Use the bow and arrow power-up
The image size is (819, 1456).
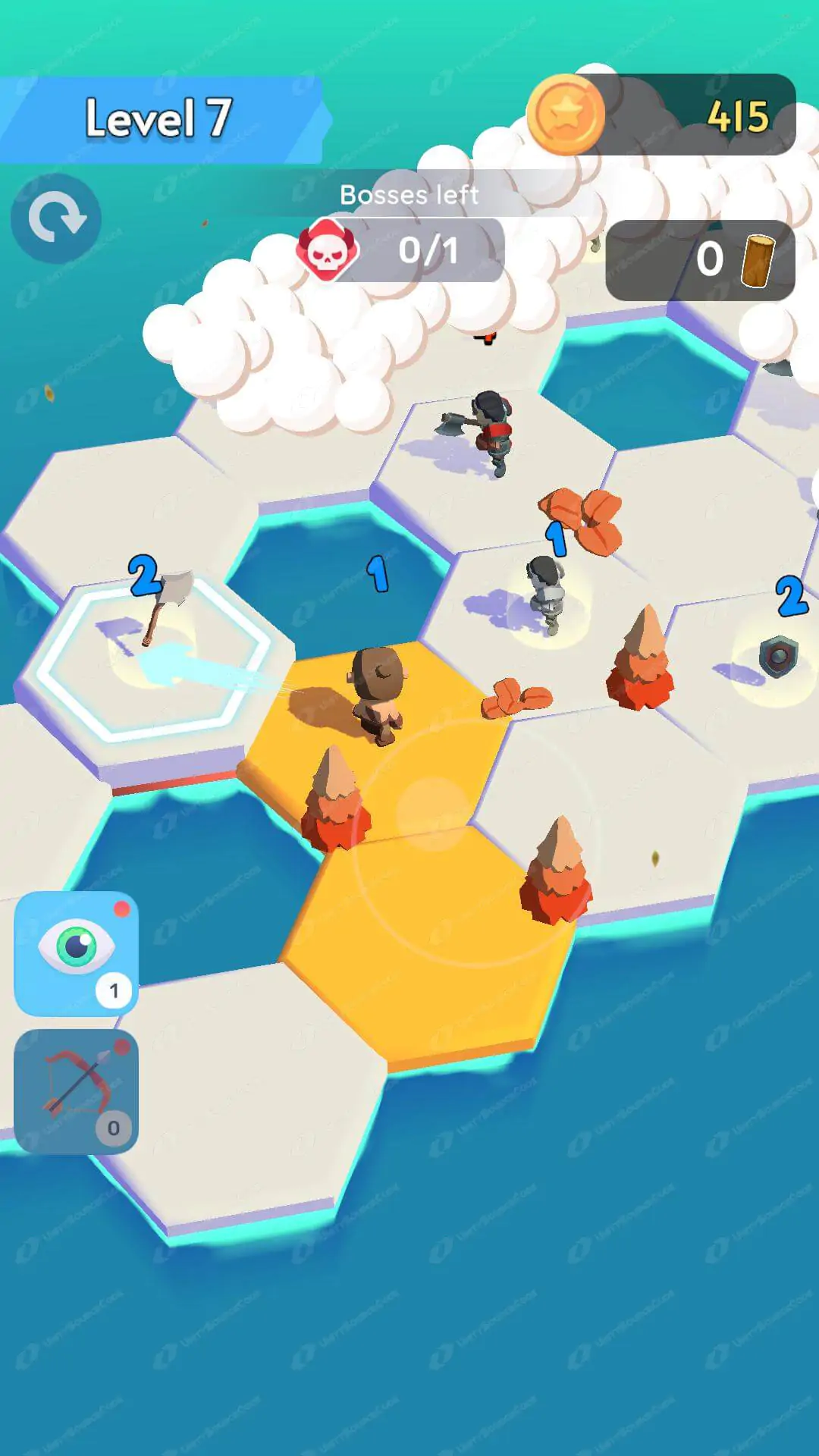[x=76, y=1090]
